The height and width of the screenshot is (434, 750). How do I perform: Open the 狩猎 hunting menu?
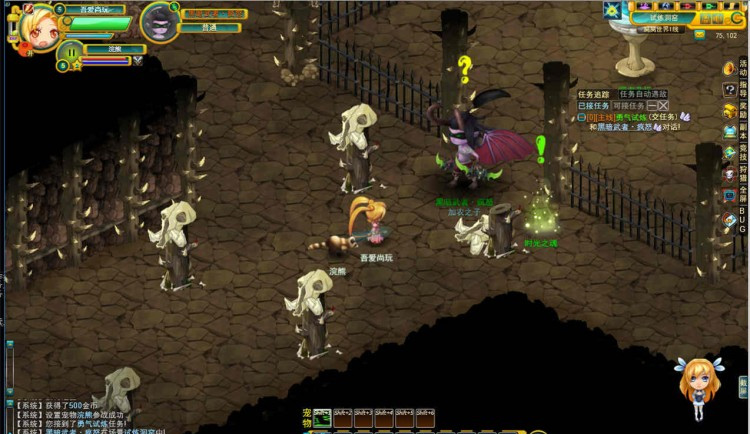731,173
